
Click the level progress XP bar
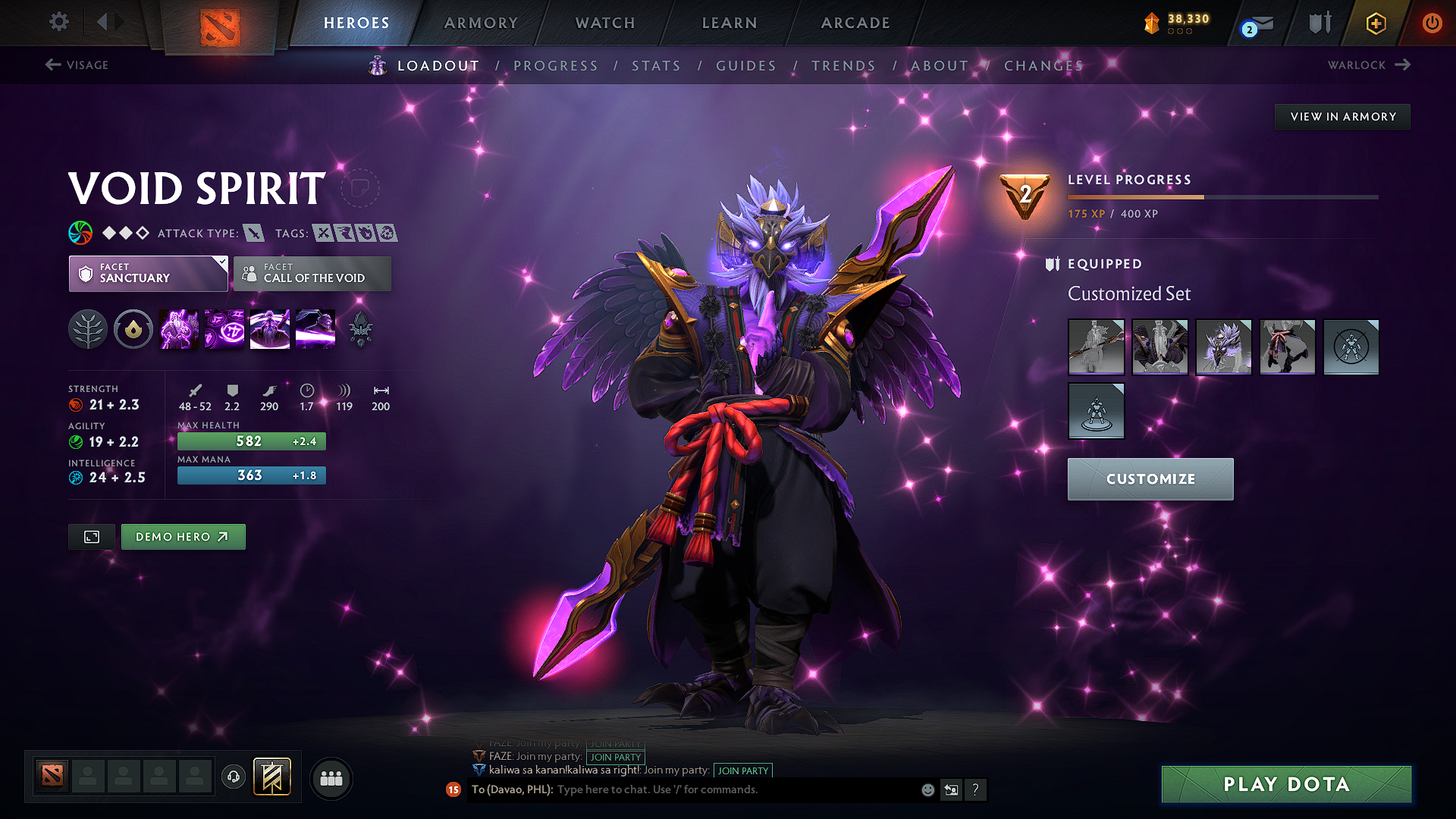click(x=1222, y=196)
